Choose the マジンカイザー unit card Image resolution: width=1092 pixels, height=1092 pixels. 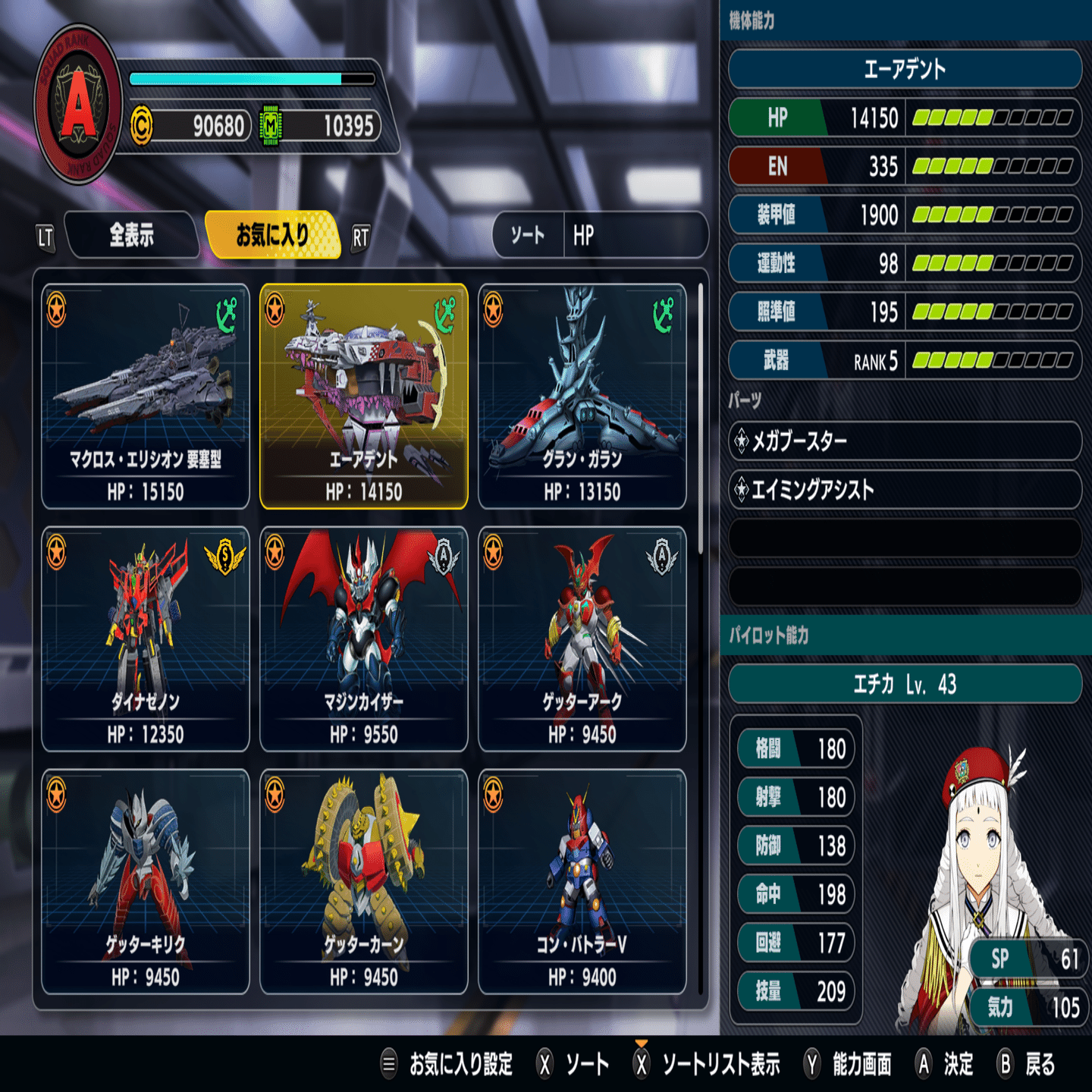pyautogui.click(x=364, y=639)
